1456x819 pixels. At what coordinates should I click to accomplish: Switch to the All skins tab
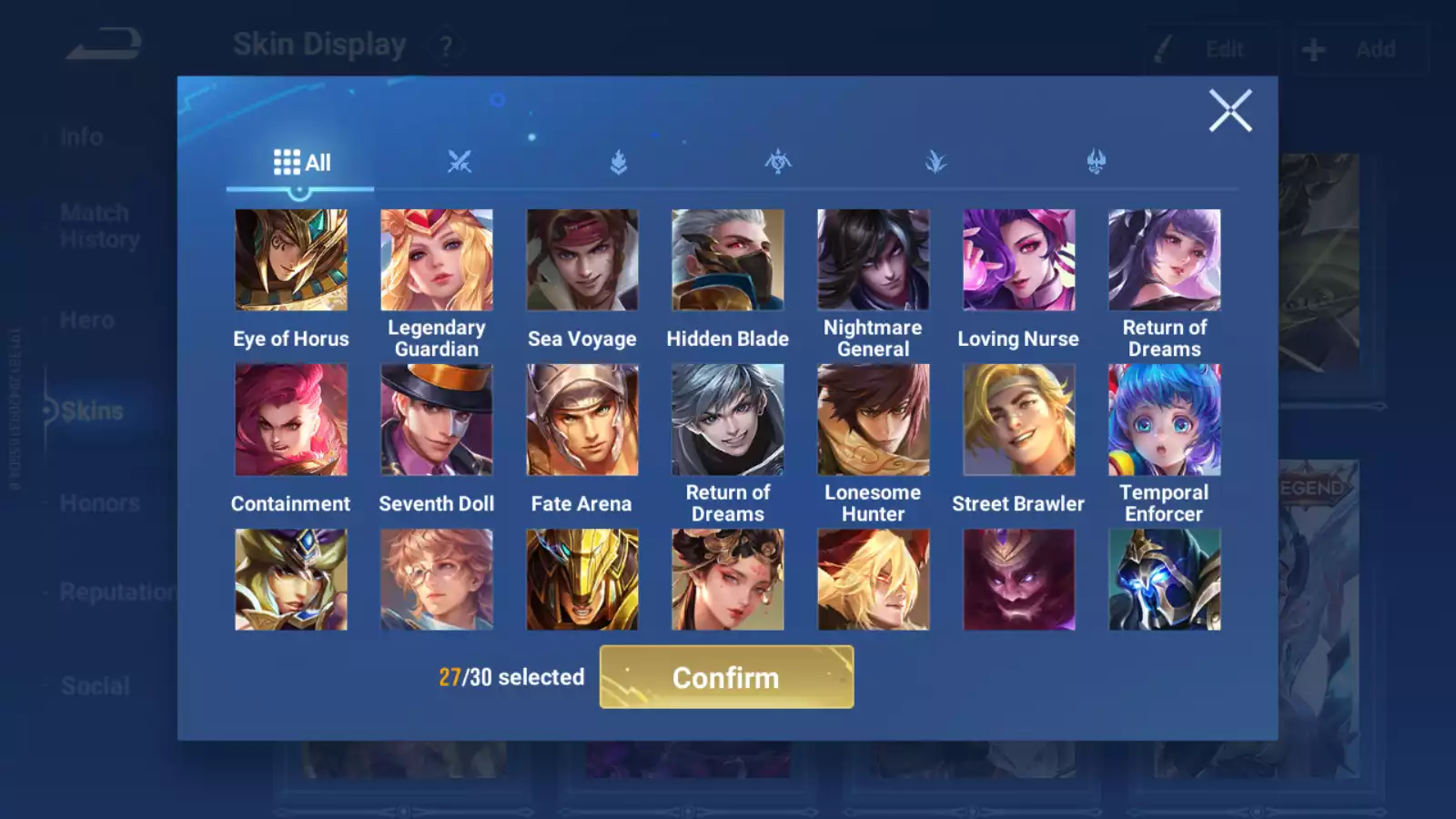tap(301, 163)
